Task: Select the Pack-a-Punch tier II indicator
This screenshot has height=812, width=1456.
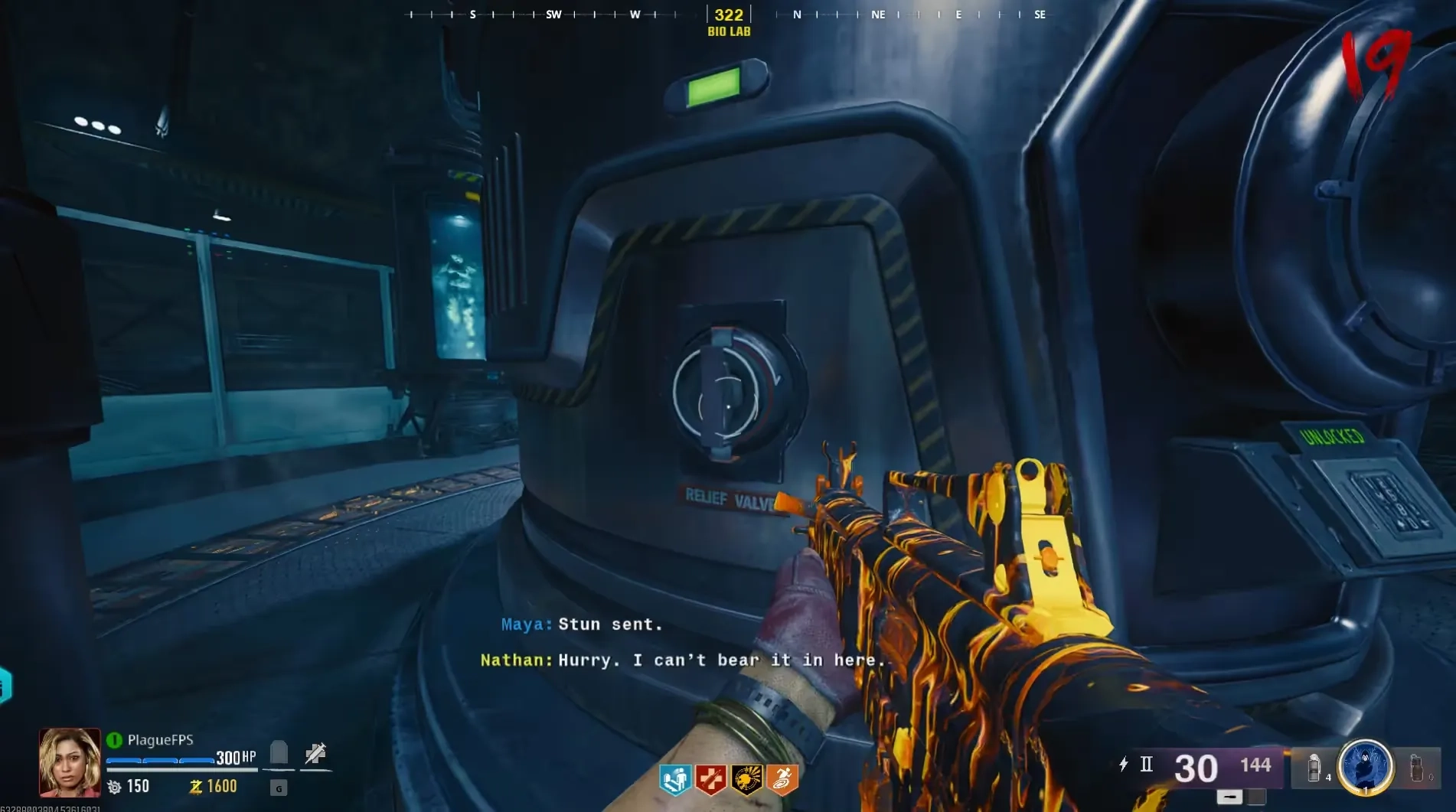Action: coord(1146,764)
